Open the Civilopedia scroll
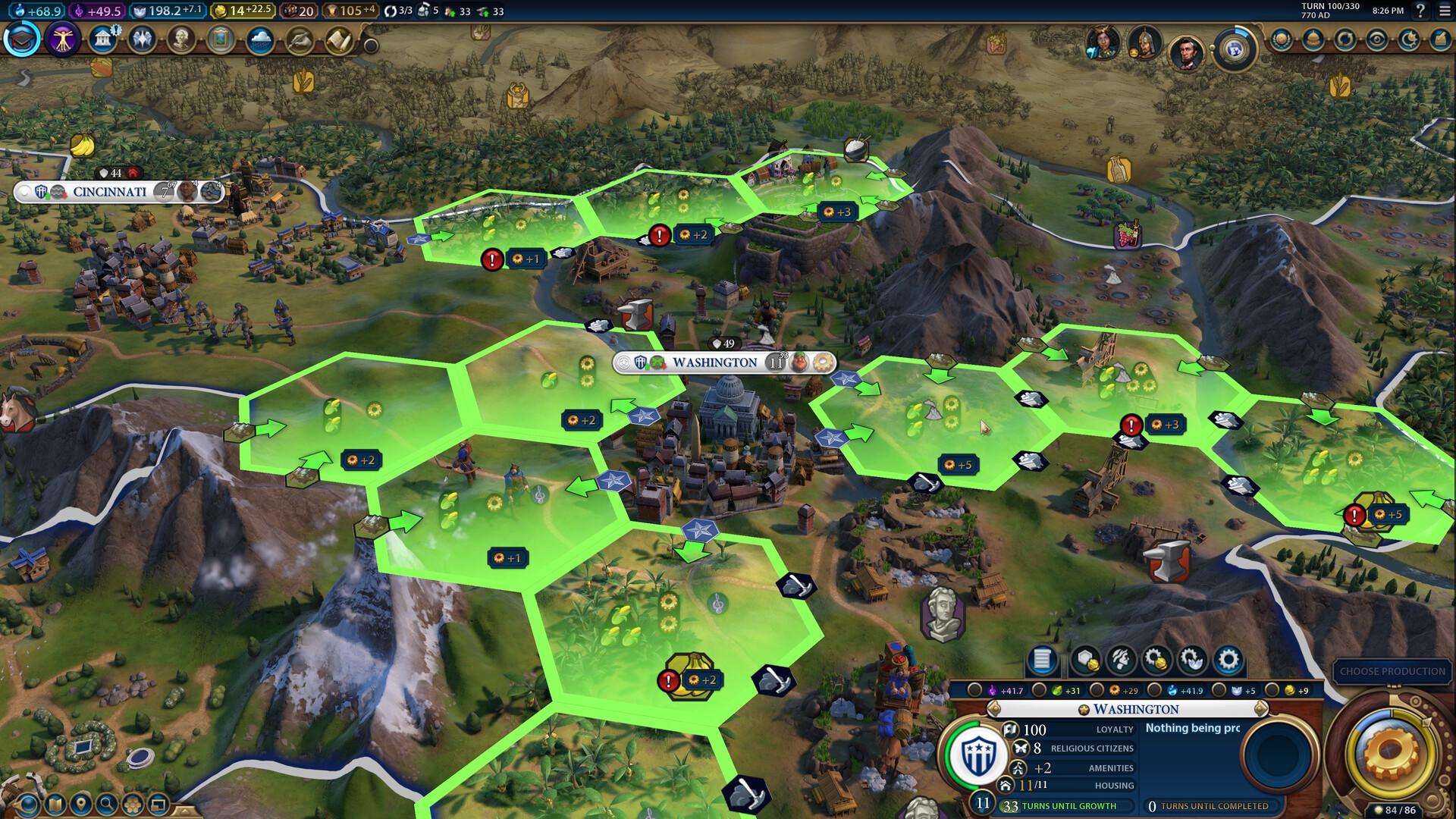Viewport: 1456px width, 819px height. coord(336,42)
